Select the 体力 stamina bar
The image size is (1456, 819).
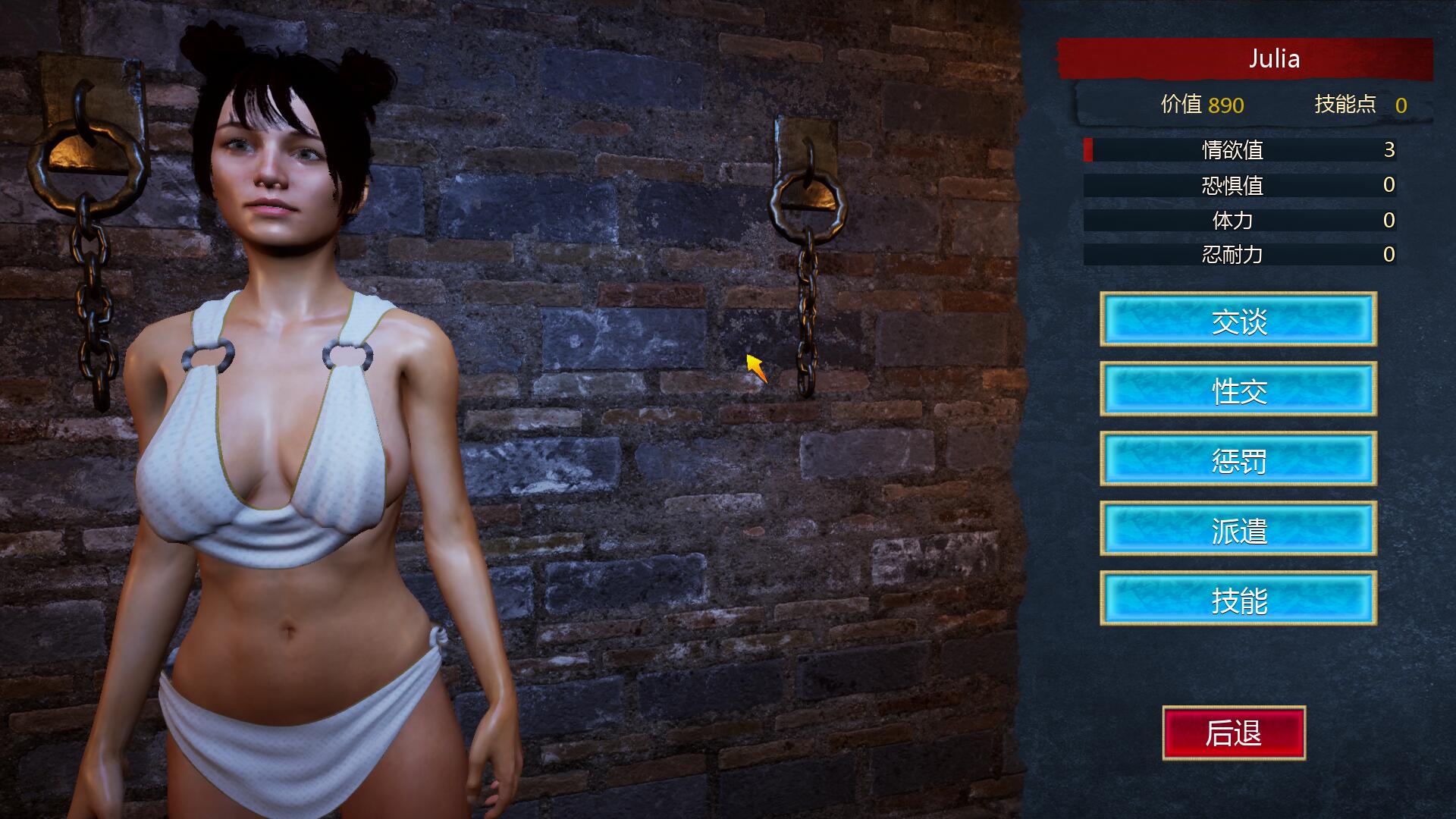pyautogui.click(x=1244, y=221)
